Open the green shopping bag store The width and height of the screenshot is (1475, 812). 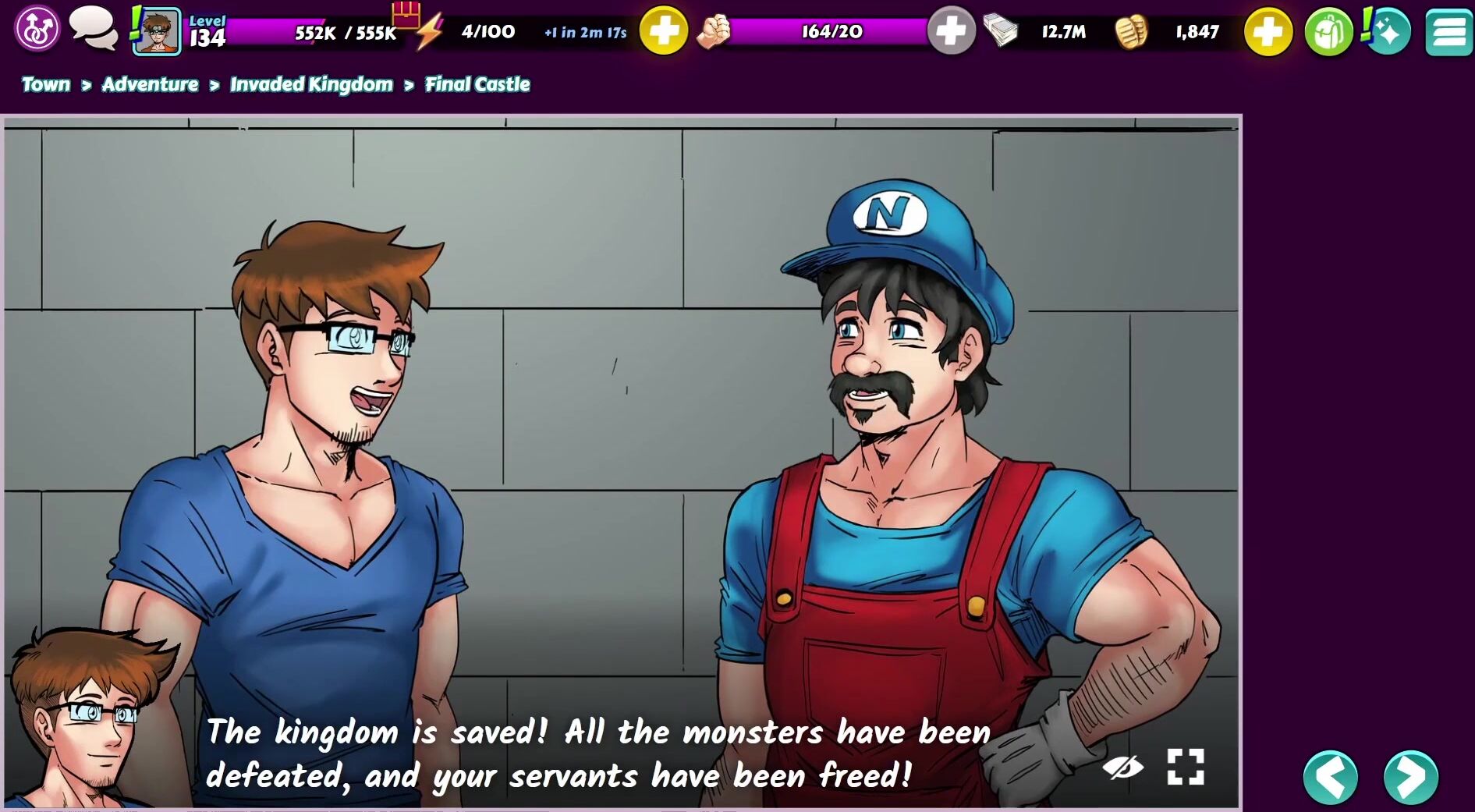click(x=1328, y=32)
